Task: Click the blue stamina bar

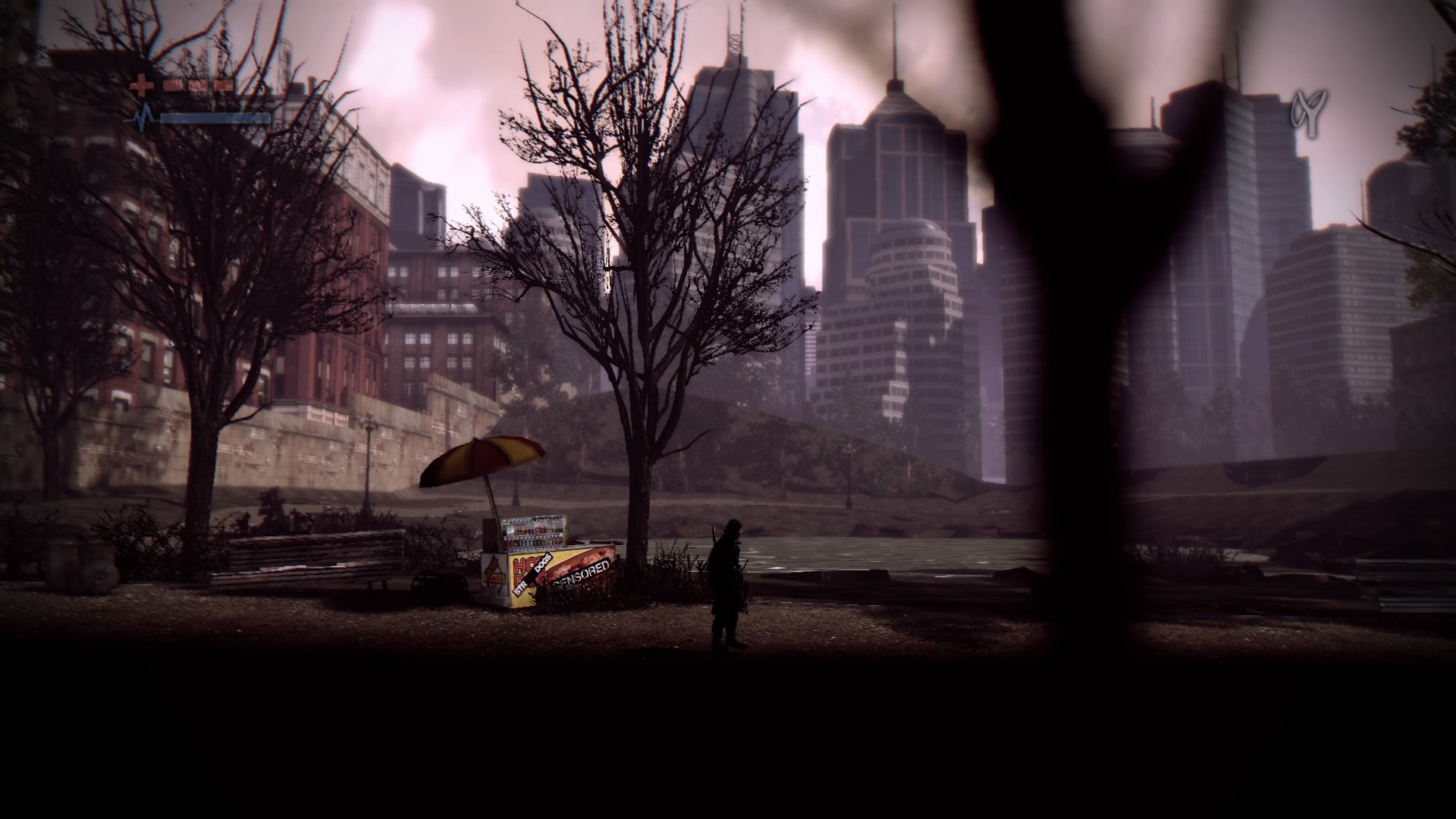Action: click(x=212, y=119)
